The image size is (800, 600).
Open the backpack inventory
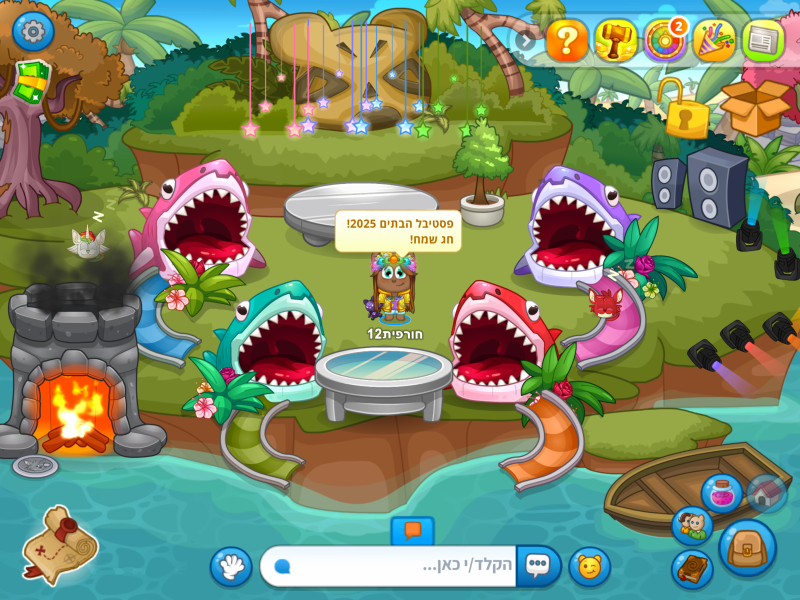tap(747, 548)
